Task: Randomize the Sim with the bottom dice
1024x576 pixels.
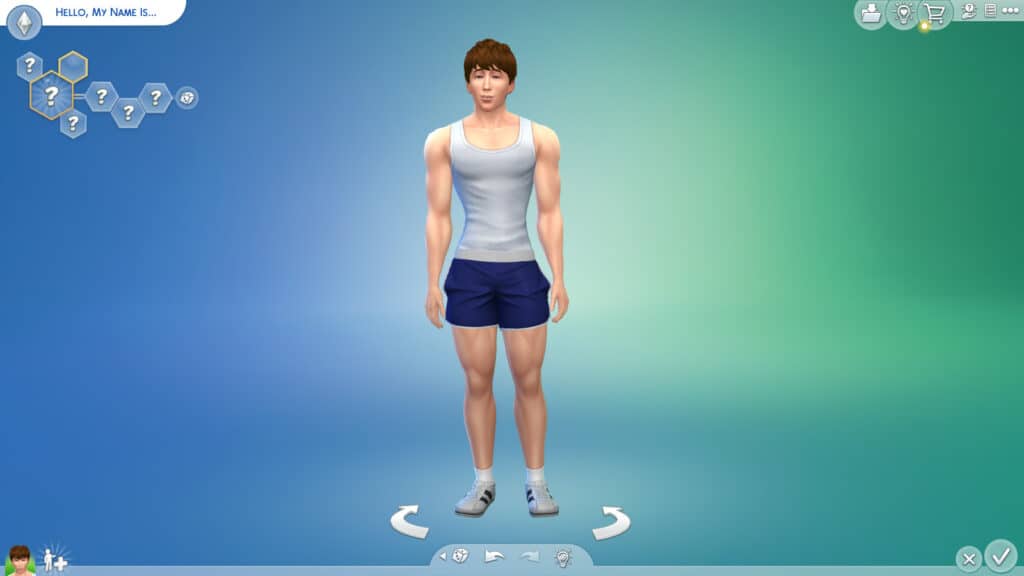Action: click(x=461, y=556)
